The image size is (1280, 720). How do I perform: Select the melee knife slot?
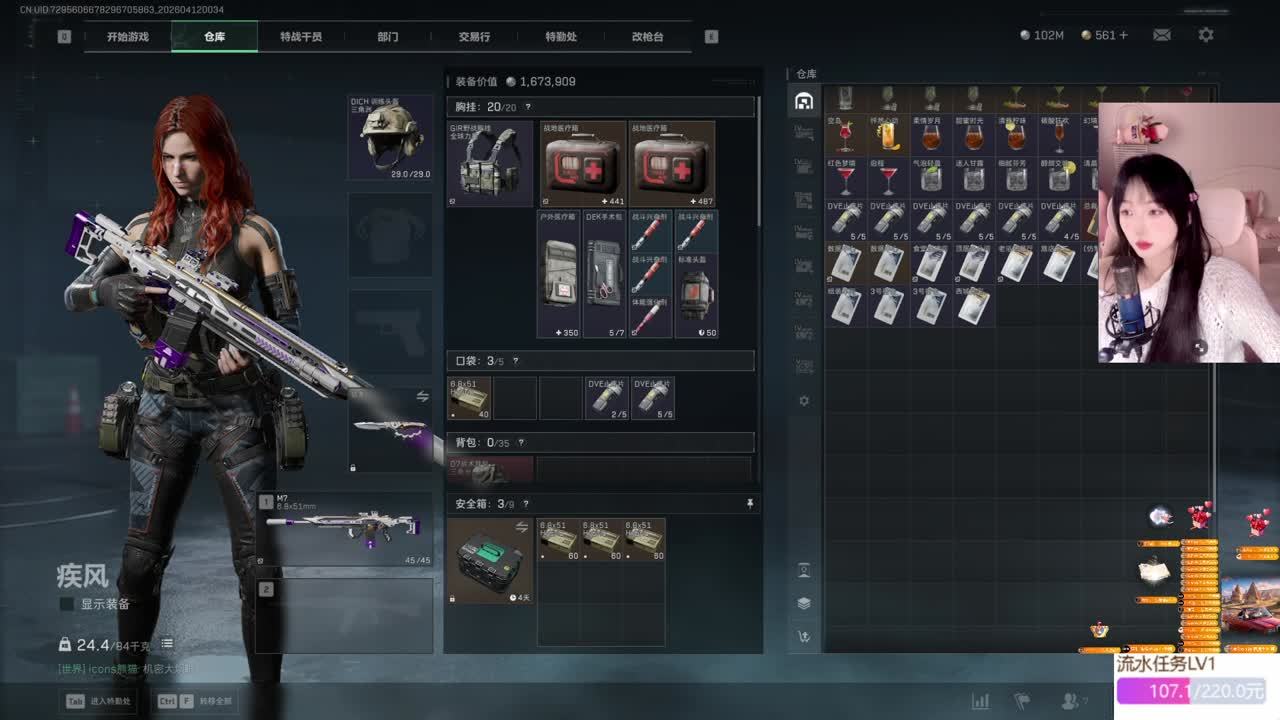(391, 430)
